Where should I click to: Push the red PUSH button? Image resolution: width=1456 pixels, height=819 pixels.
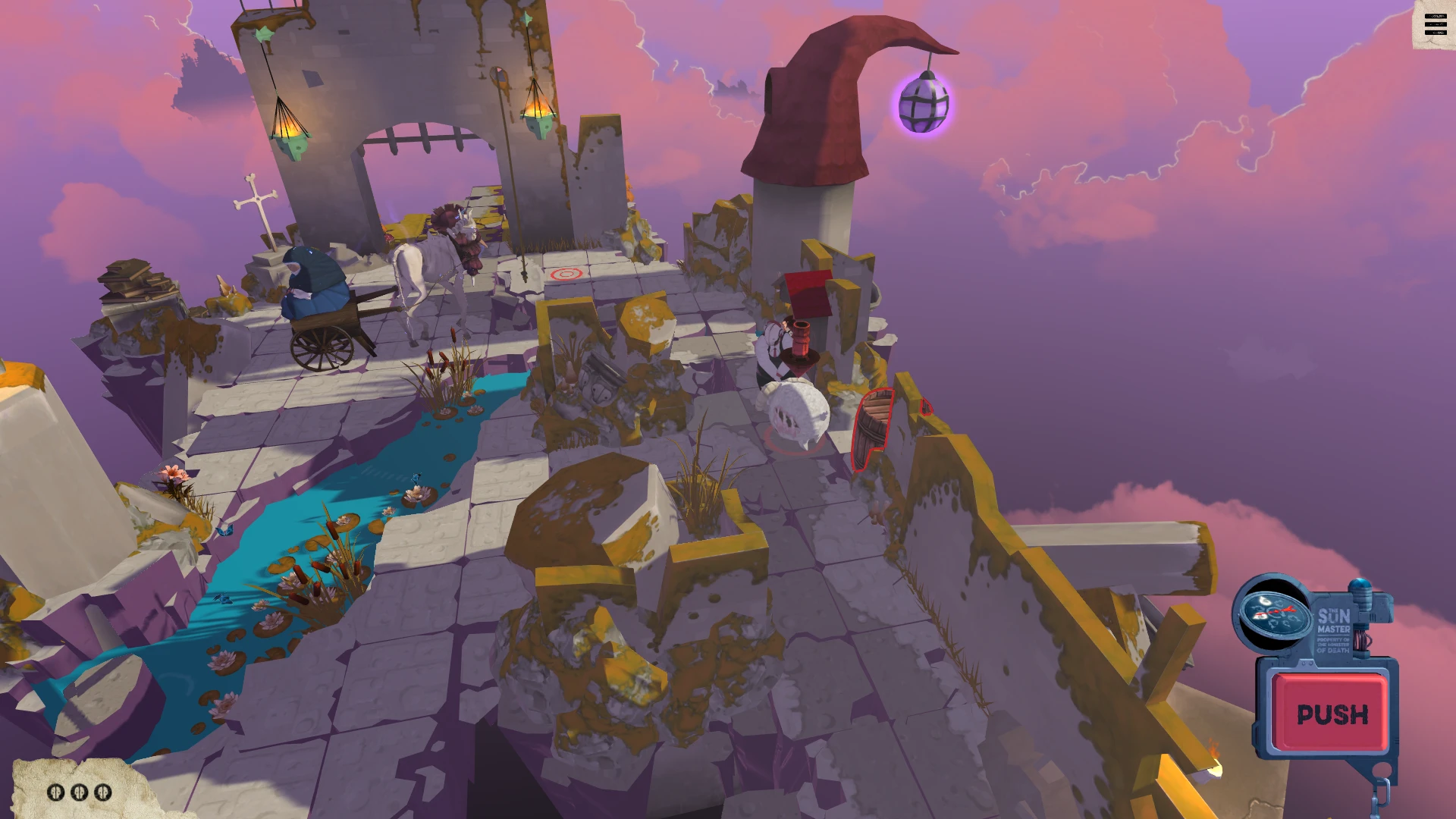coord(1332,714)
